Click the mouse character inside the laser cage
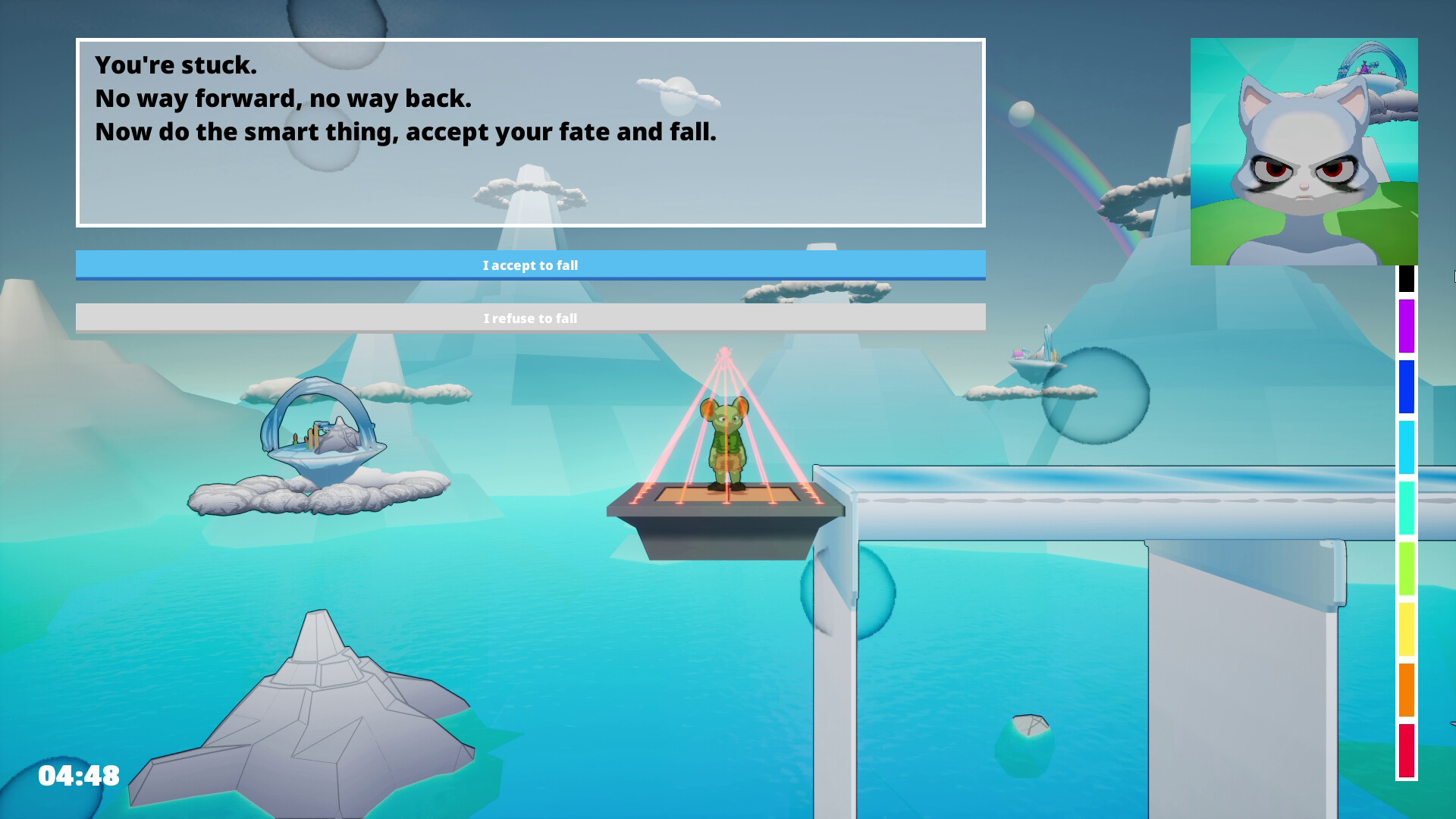 click(x=728, y=444)
